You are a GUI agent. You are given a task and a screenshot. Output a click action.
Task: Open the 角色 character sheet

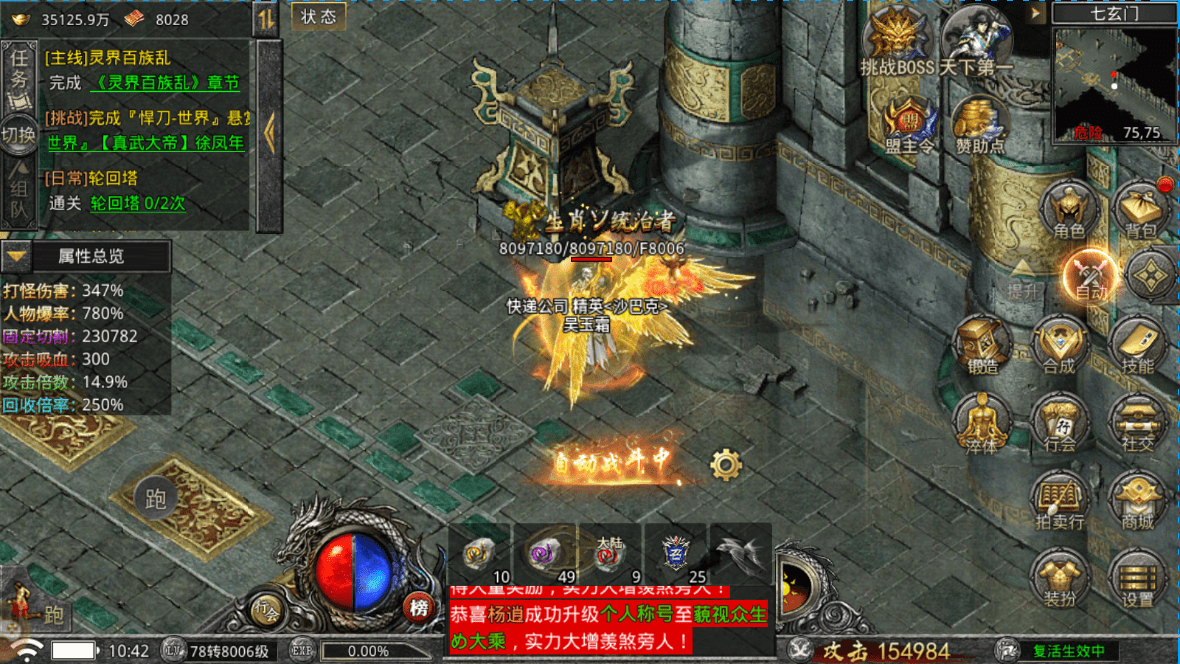(x=1068, y=208)
